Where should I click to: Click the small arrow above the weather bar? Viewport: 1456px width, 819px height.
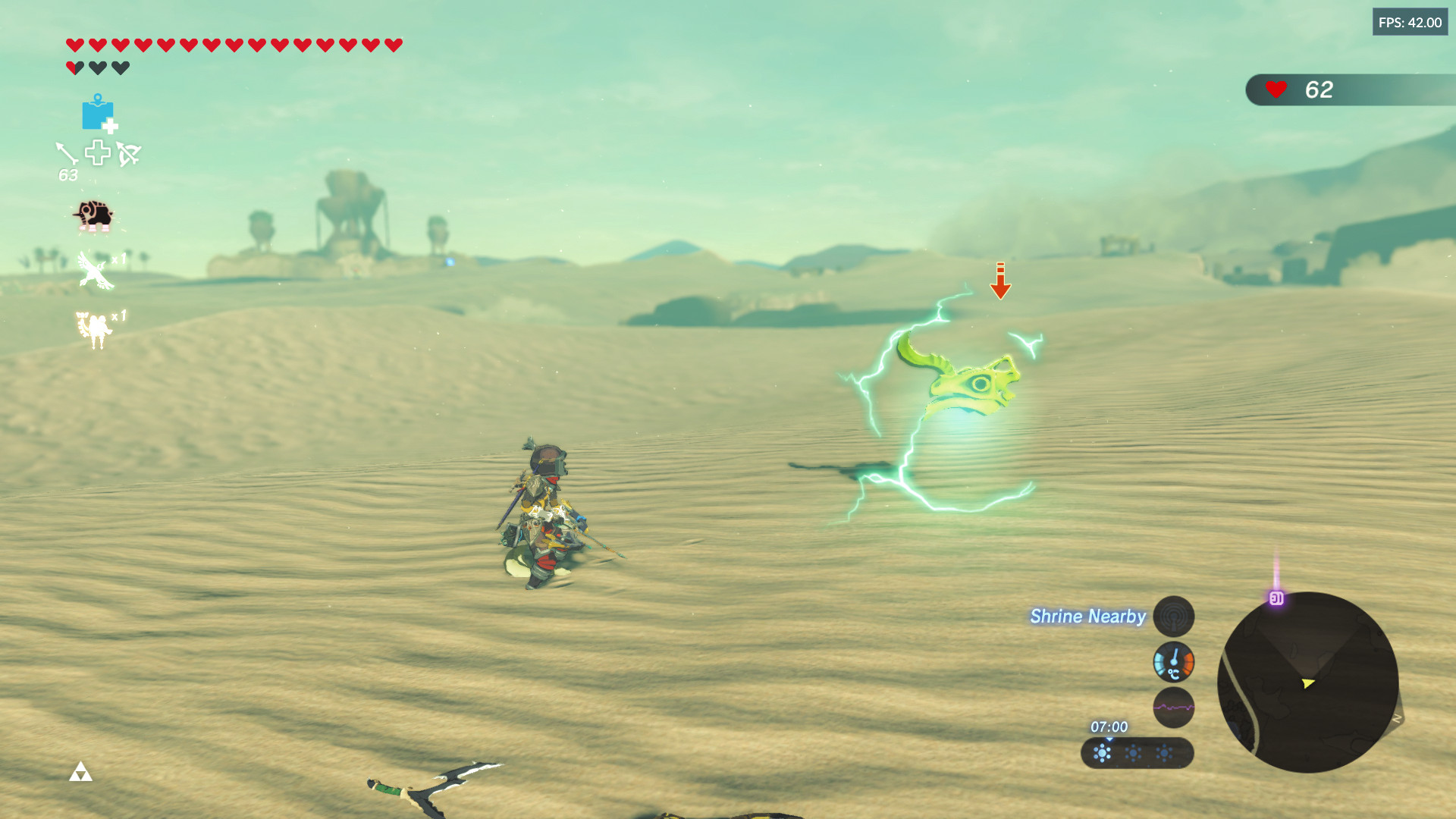[x=1109, y=740]
